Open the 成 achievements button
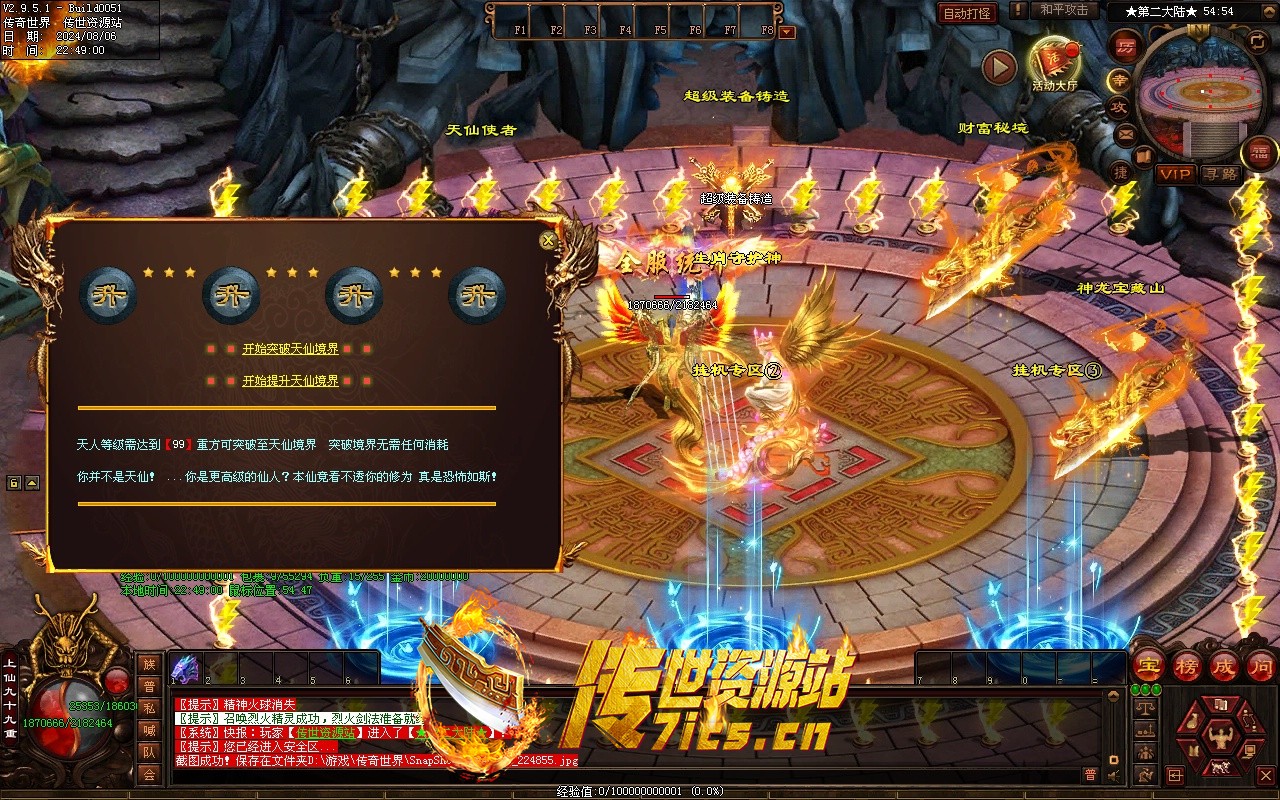 [1224, 665]
